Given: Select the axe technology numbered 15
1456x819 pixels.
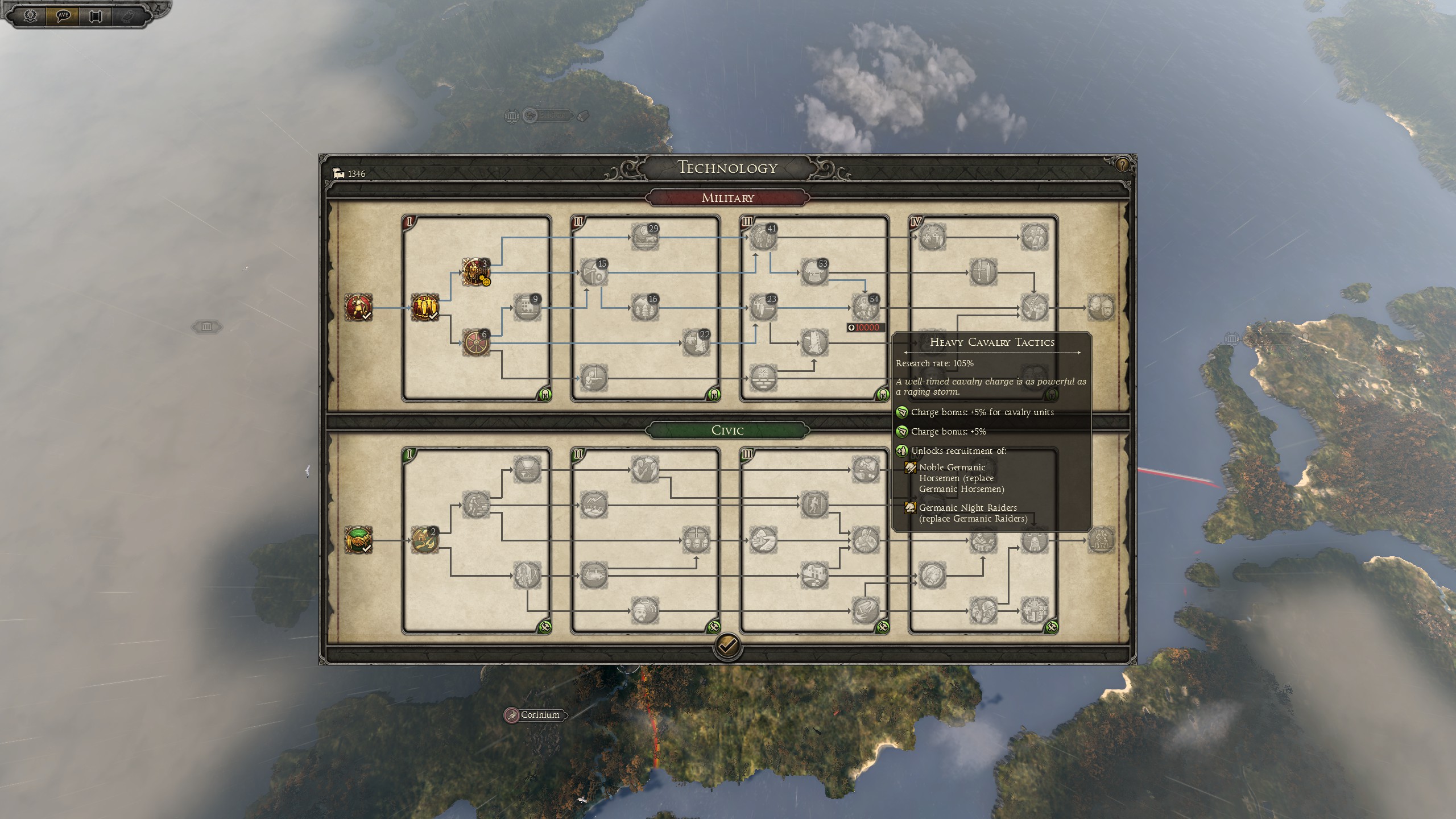Looking at the screenshot, I should pyautogui.click(x=593, y=272).
